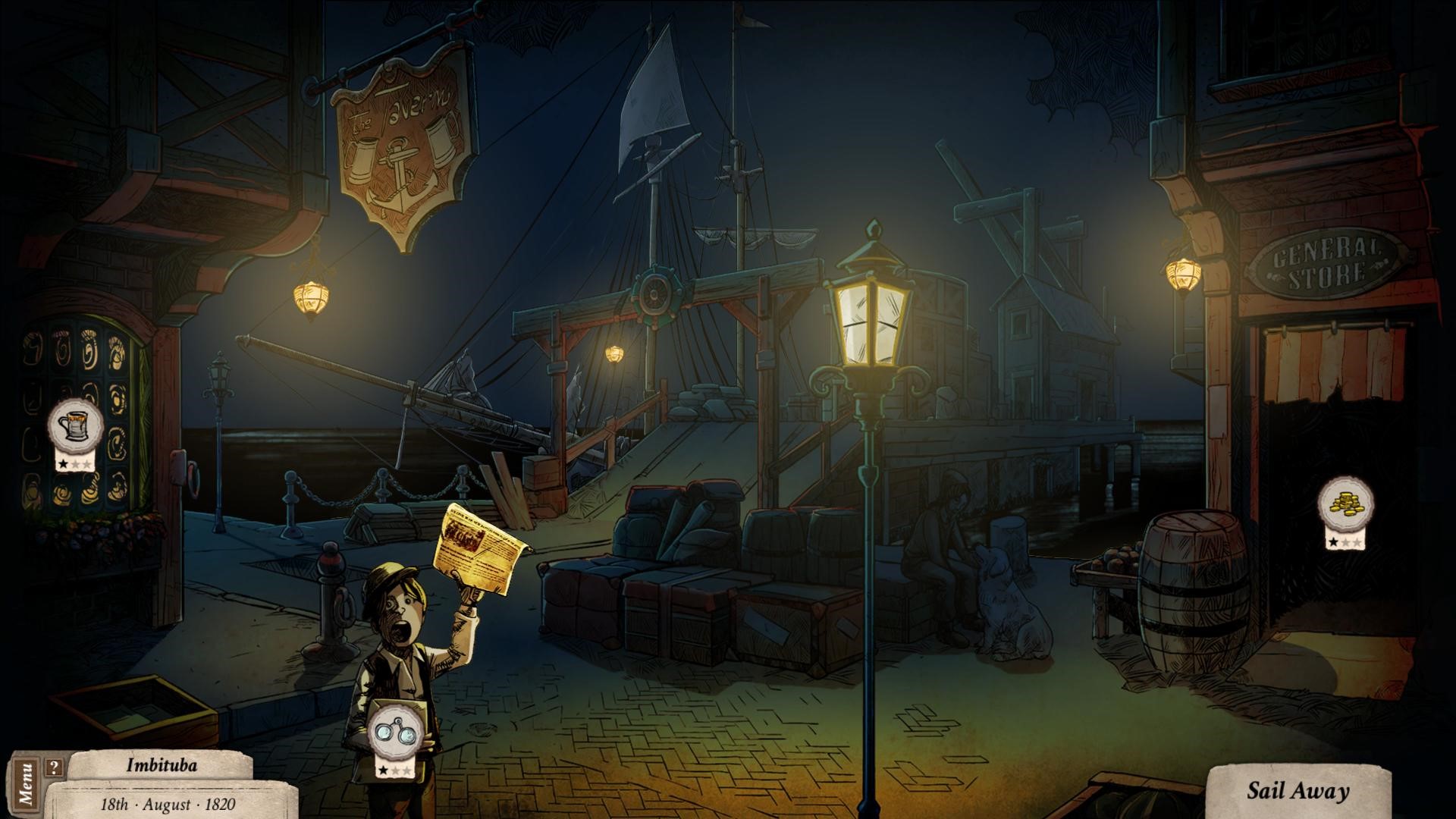The image size is (1456, 819).
Task: Enter the tavern via beer mug icon
Action: coord(76,427)
